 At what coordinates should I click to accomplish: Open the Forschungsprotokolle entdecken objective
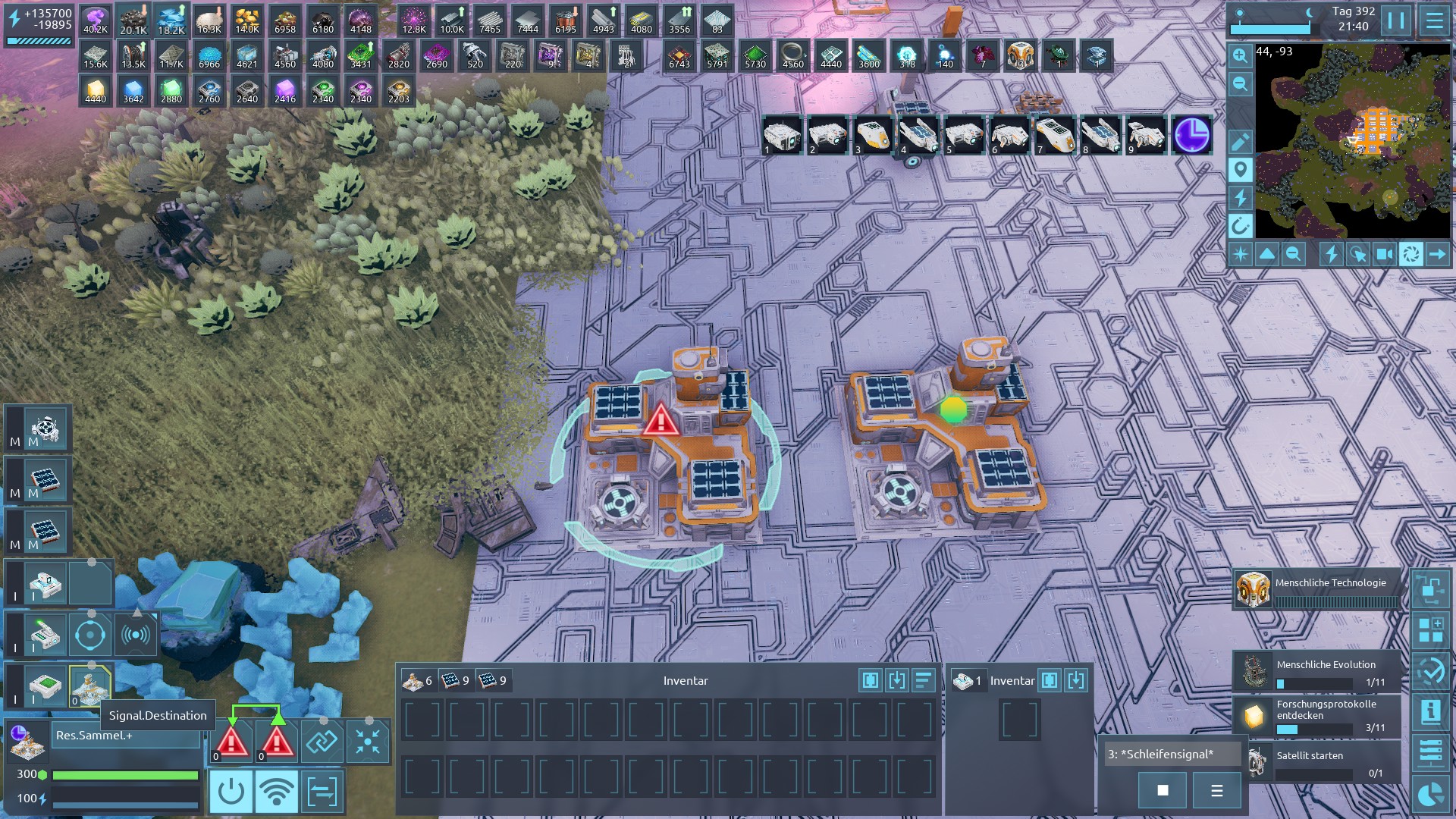click(x=1317, y=715)
